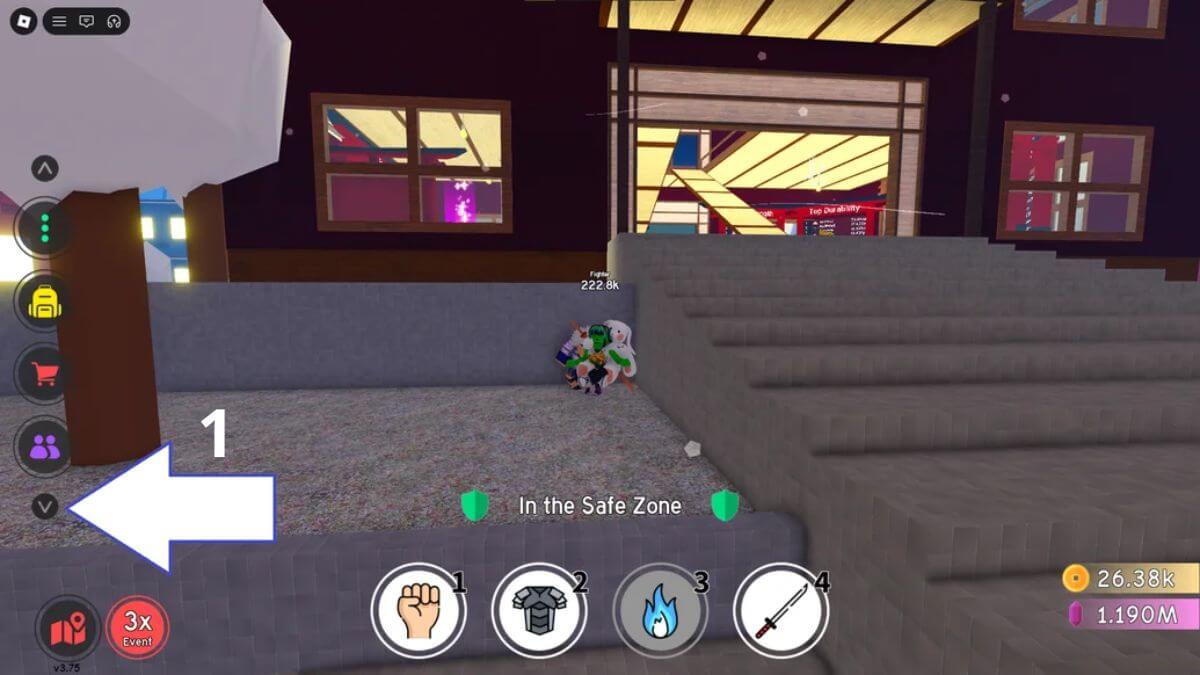Open the Roblox main menu
Screen dimensions: 1200x675
tap(23, 21)
